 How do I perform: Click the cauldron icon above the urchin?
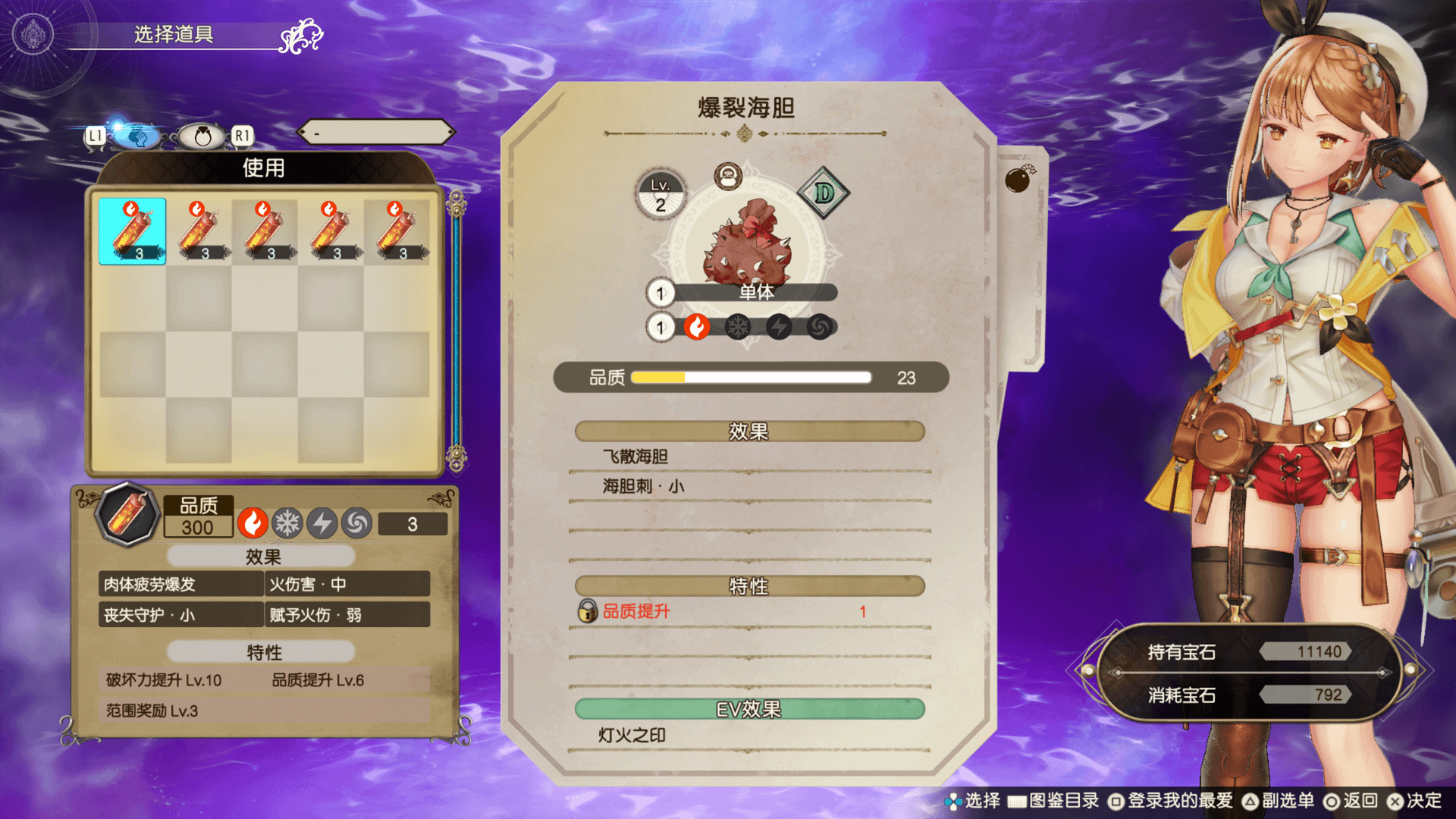point(728,177)
